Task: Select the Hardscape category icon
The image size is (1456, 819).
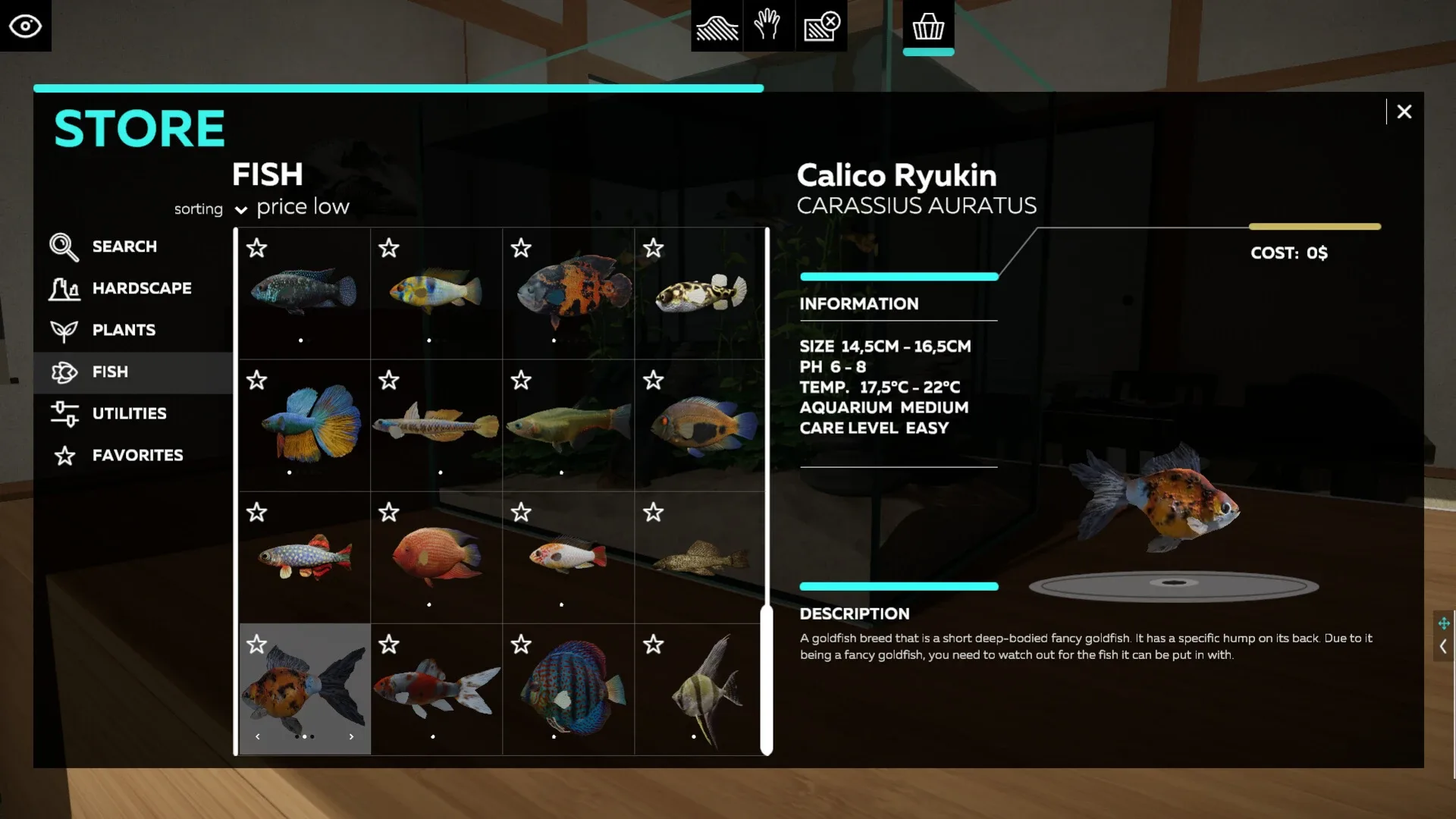Action: tap(65, 288)
